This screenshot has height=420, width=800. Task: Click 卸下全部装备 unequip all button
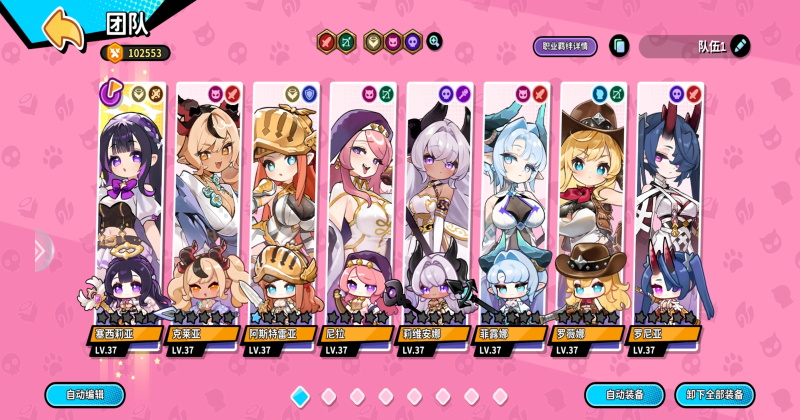point(714,394)
